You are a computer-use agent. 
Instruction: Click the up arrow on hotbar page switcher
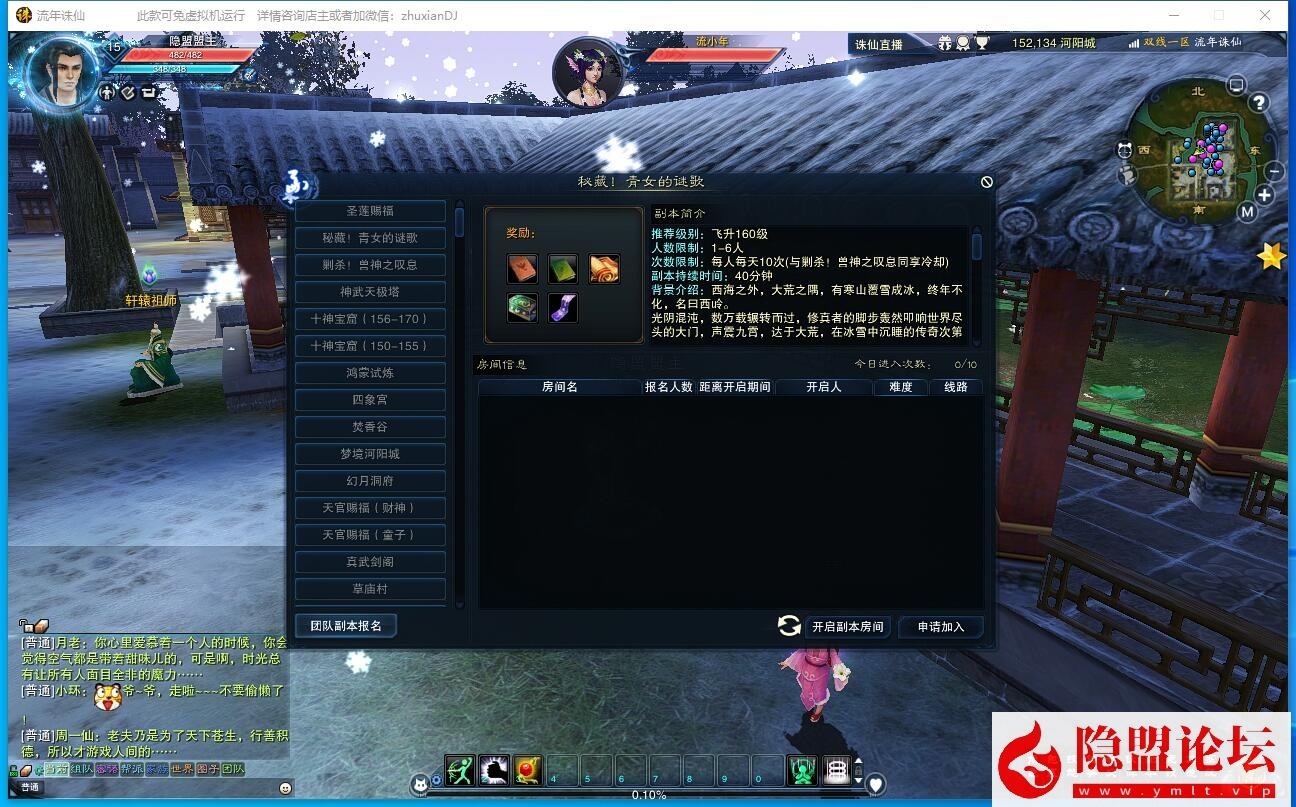click(x=857, y=761)
